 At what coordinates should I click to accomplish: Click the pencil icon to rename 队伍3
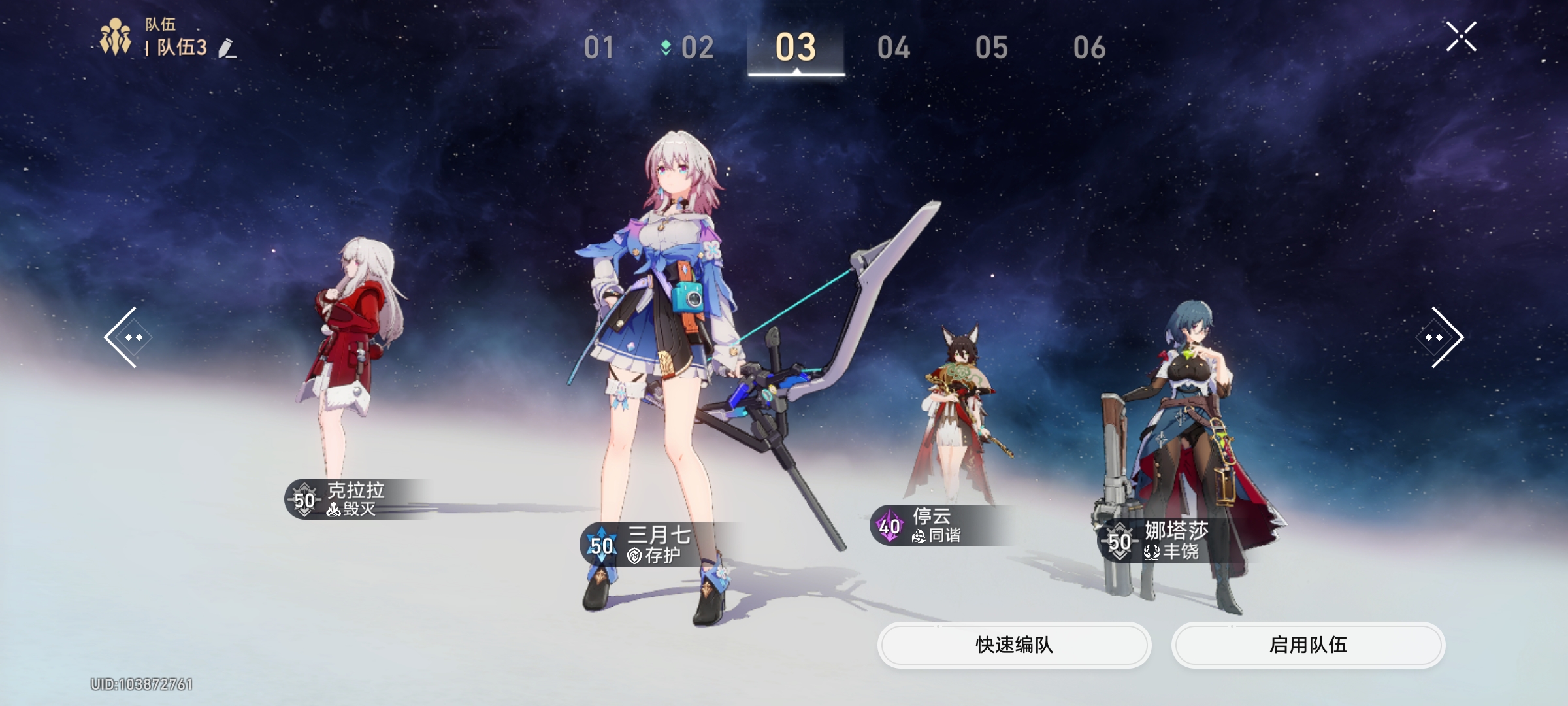tap(227, 48)
